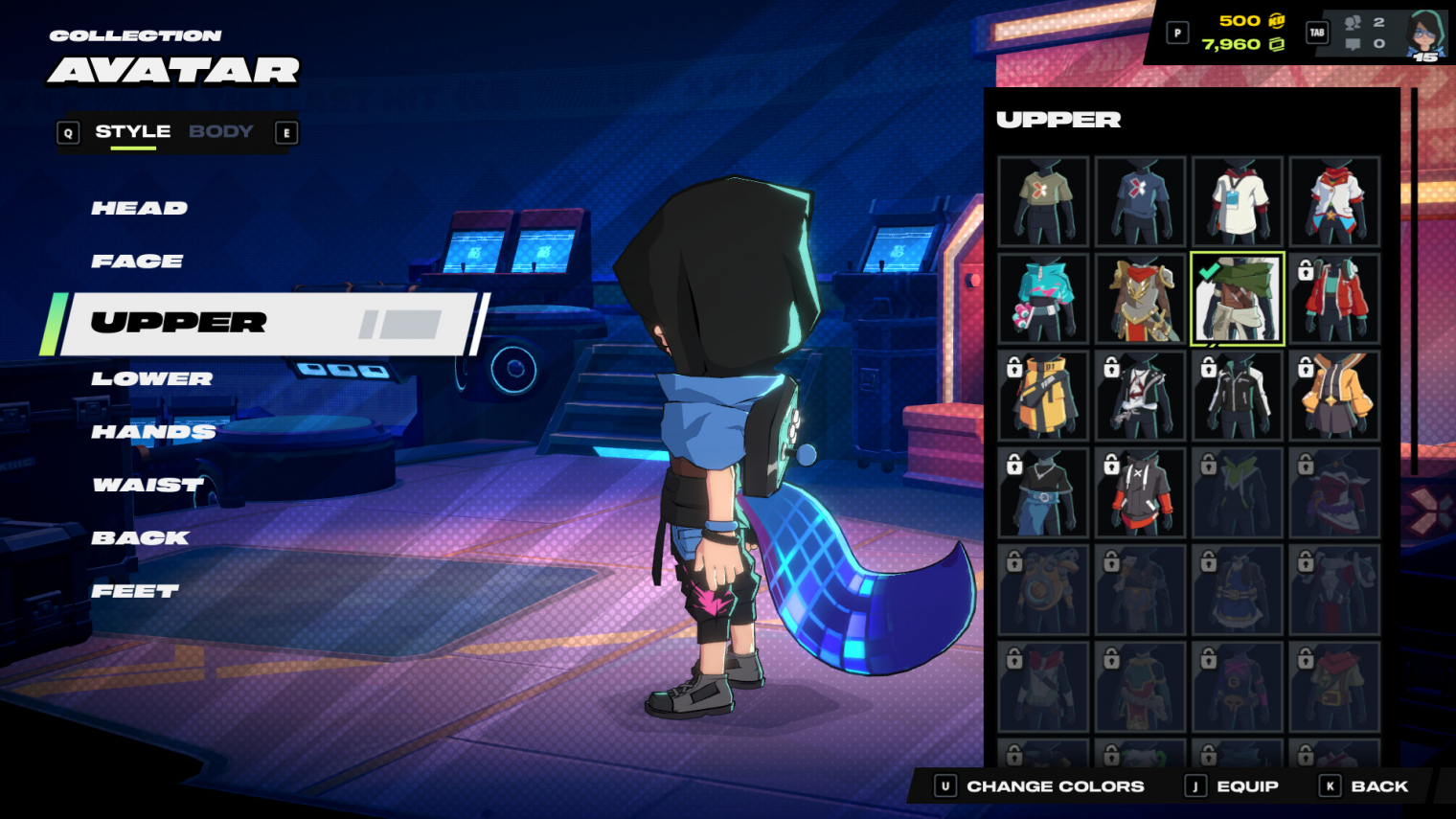Switch to the Body tab
This screenshot has height=819, width=1456.
(221, 132)
